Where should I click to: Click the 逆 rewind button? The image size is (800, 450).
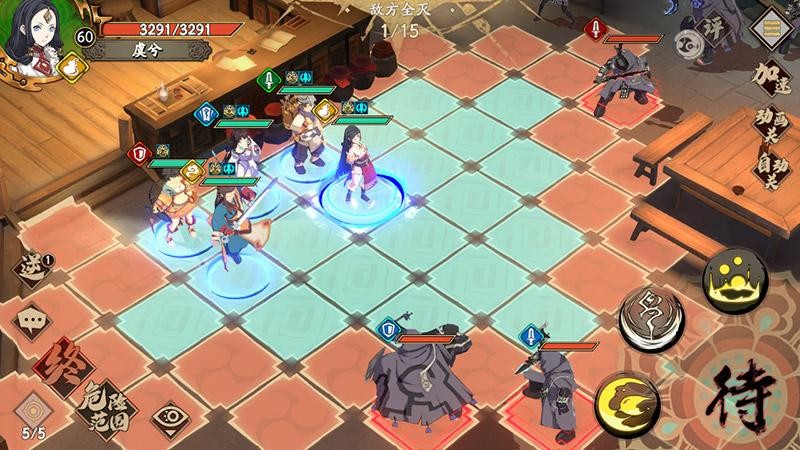(x=30, y=268)
